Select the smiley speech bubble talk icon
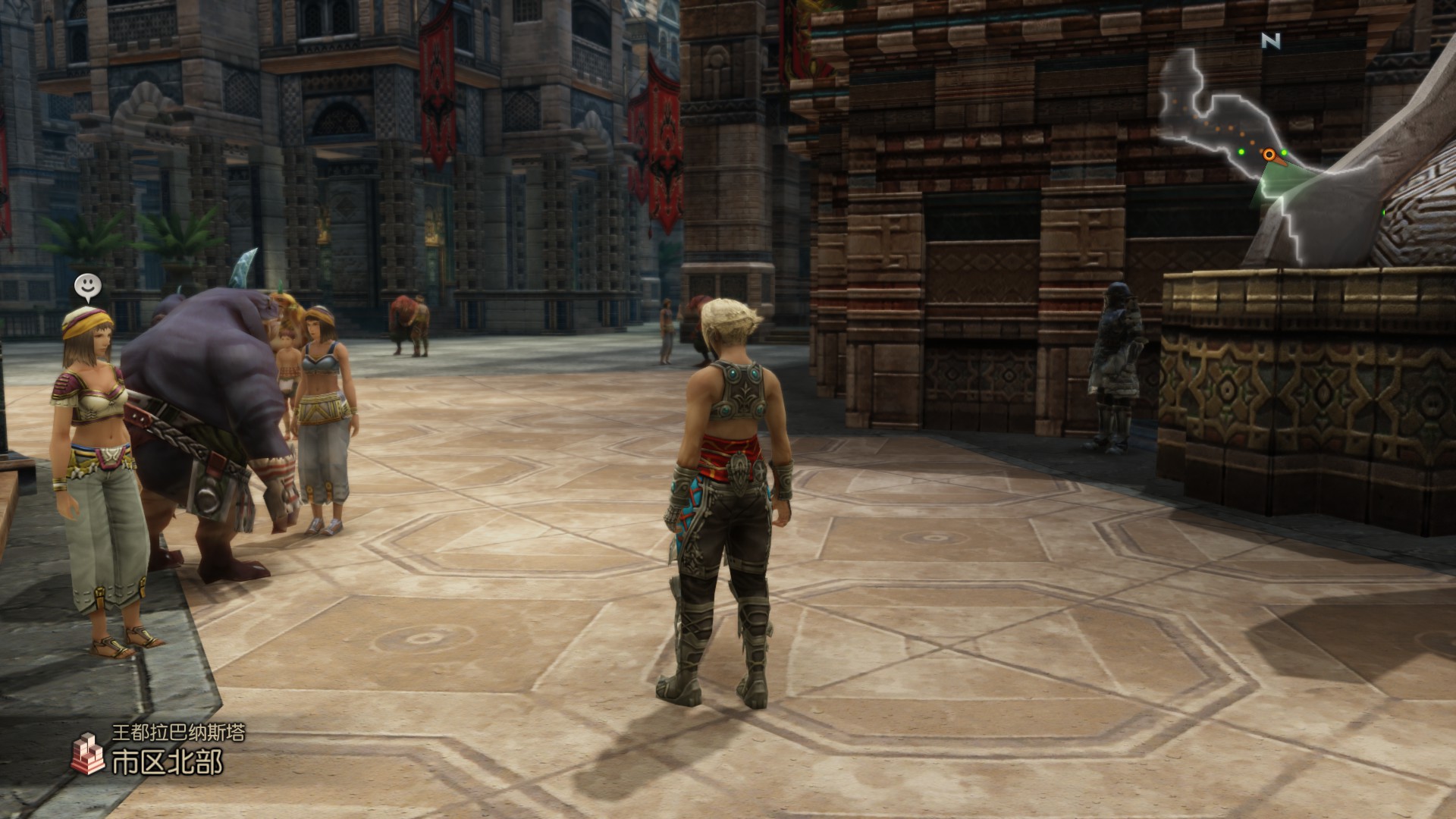 click(x=88, y=287)
